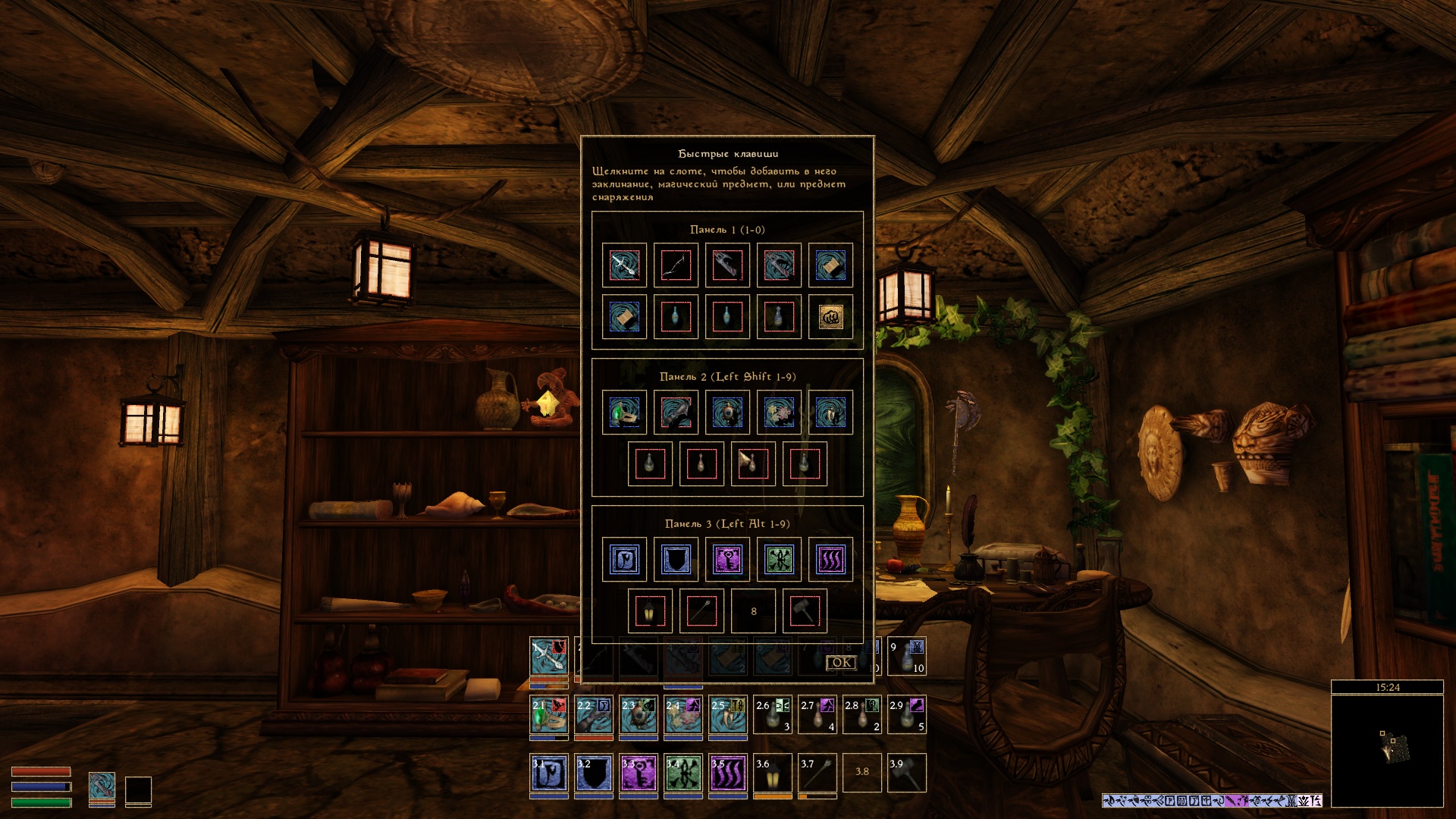Pick the green gem ring slot in Panel 2
Image resolution: width=1456 pixels, height=819 pixels.
(x=624, y=413)
